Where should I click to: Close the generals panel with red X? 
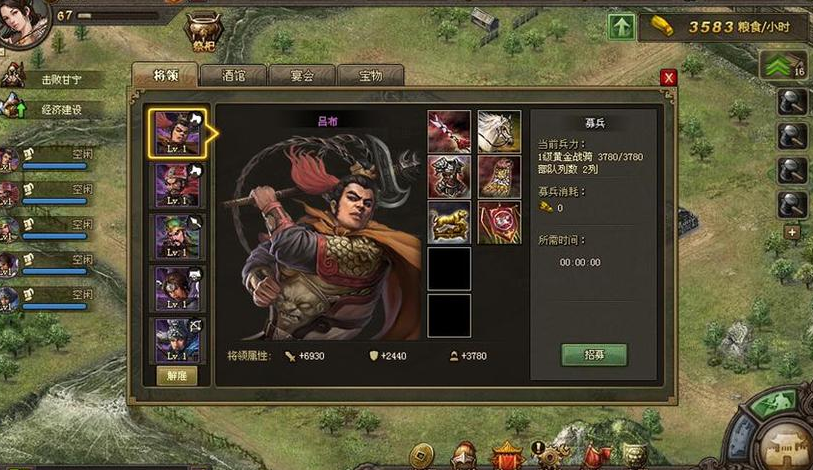[669, 77]
